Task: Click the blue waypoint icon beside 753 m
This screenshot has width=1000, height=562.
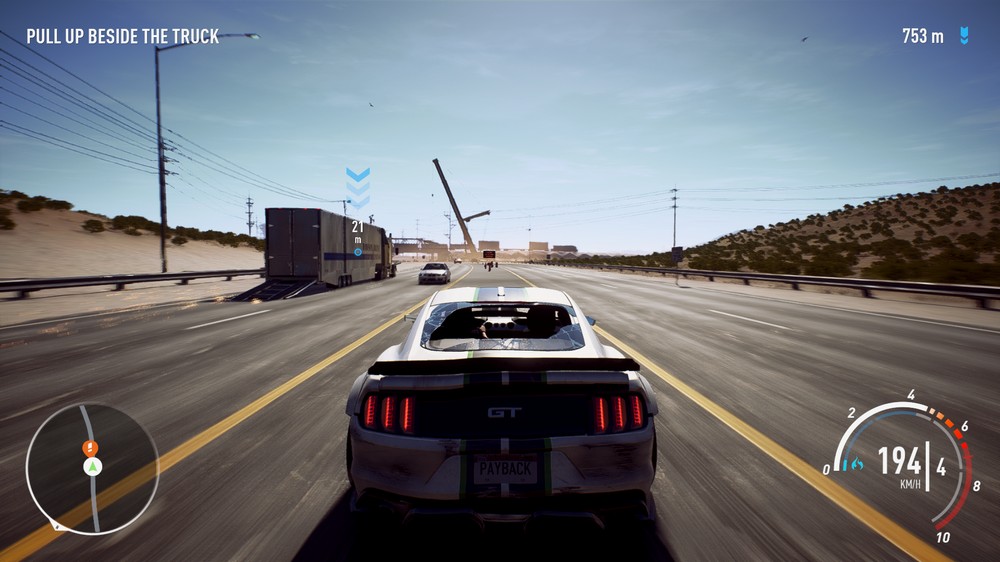Action: [964, 36]
